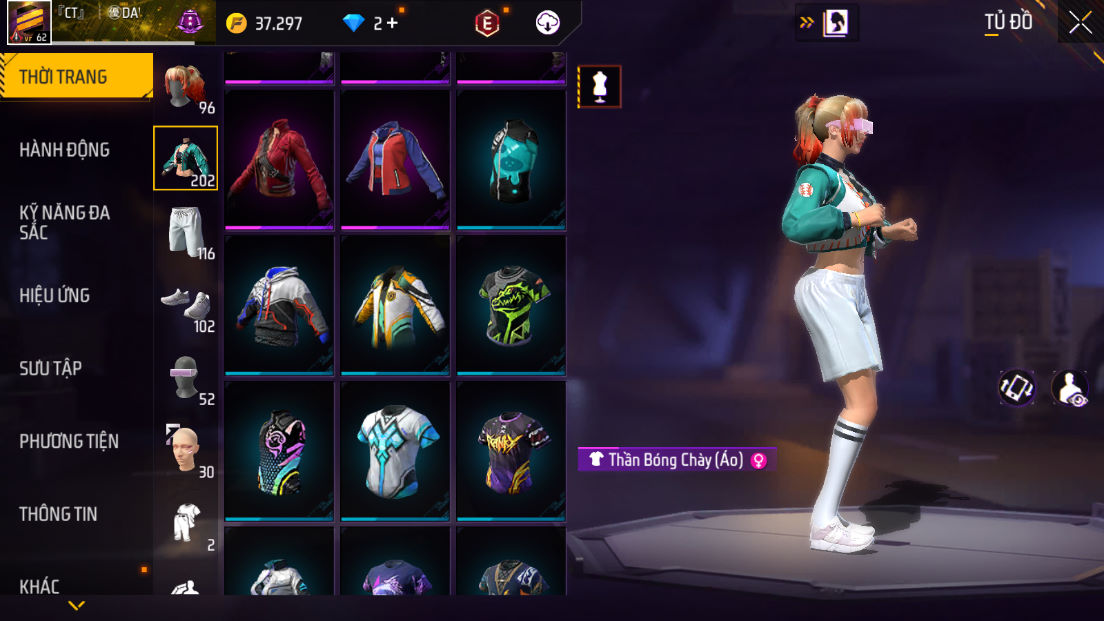Pick the red leather jacket item

(x=280, y=158)
